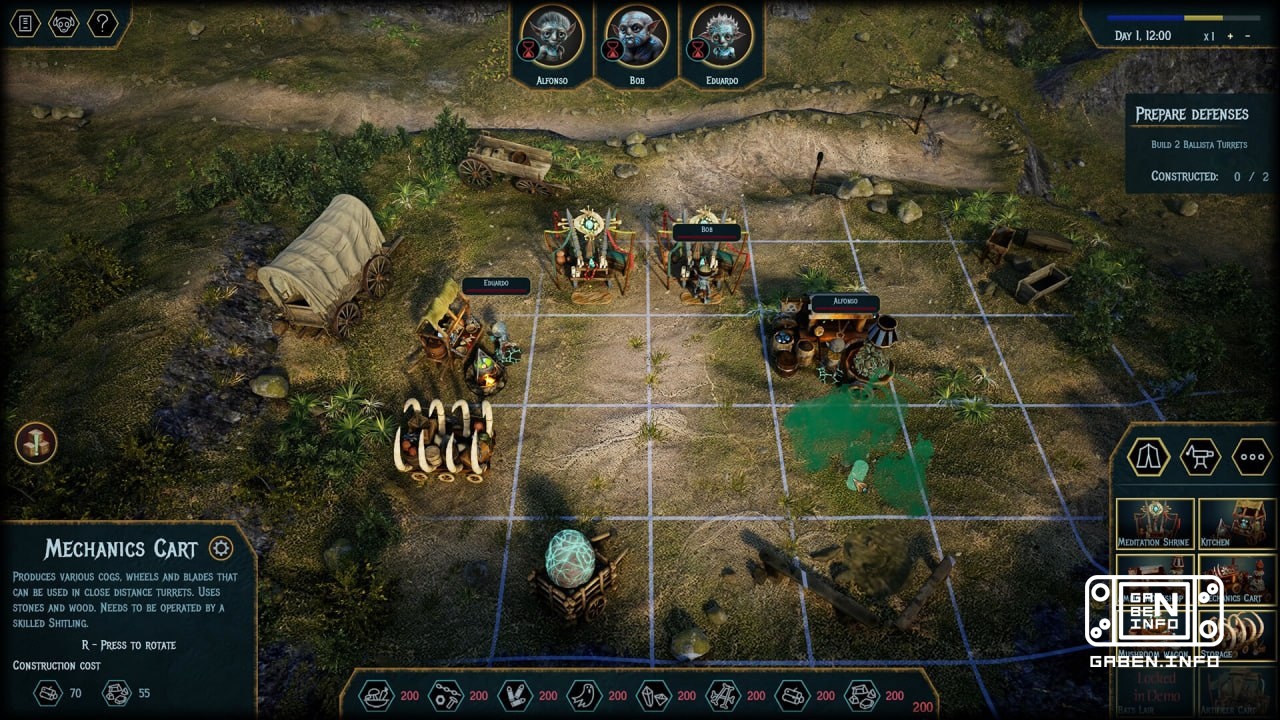Click the mushroom hexagon icon on left edge

tap(35, 443)
